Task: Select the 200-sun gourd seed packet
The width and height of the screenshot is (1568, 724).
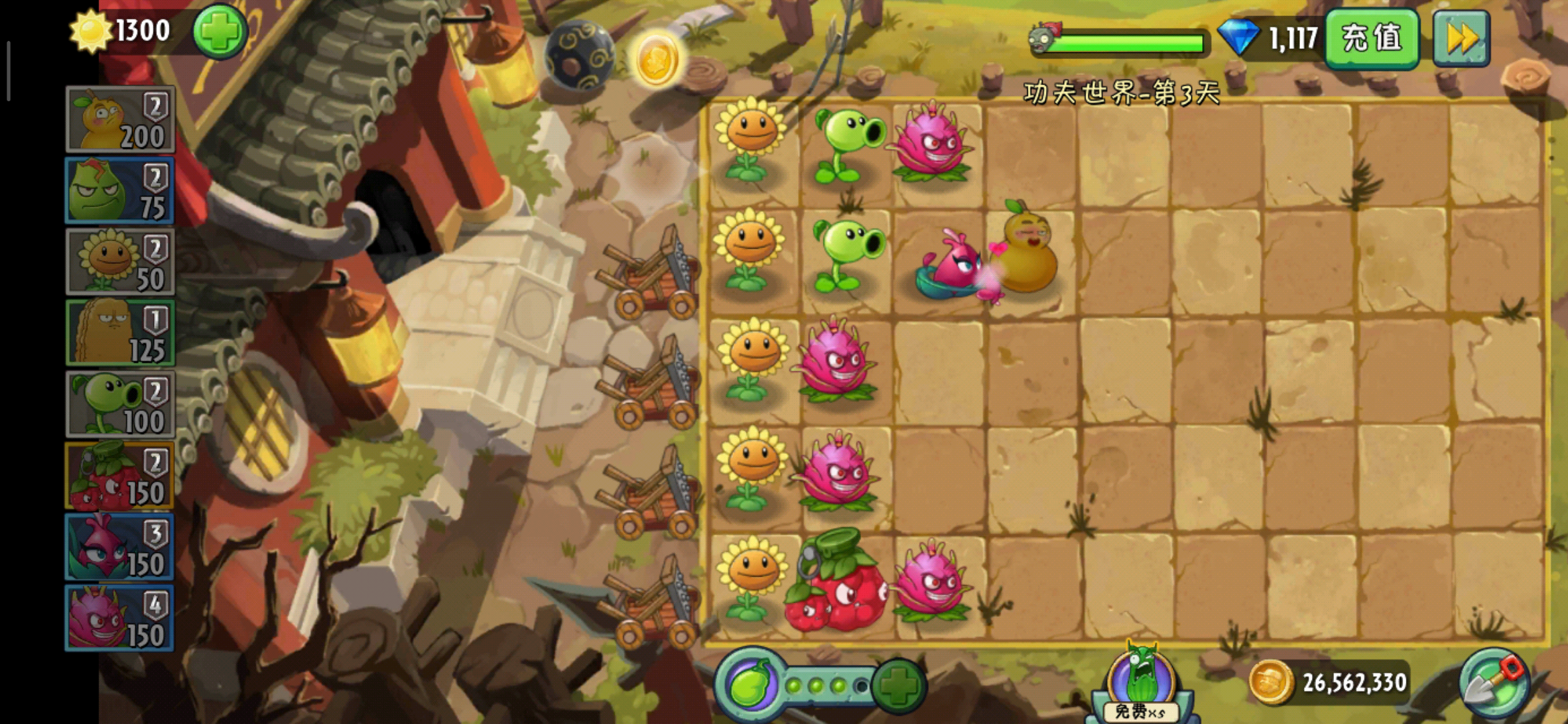Action: [120, 119]
